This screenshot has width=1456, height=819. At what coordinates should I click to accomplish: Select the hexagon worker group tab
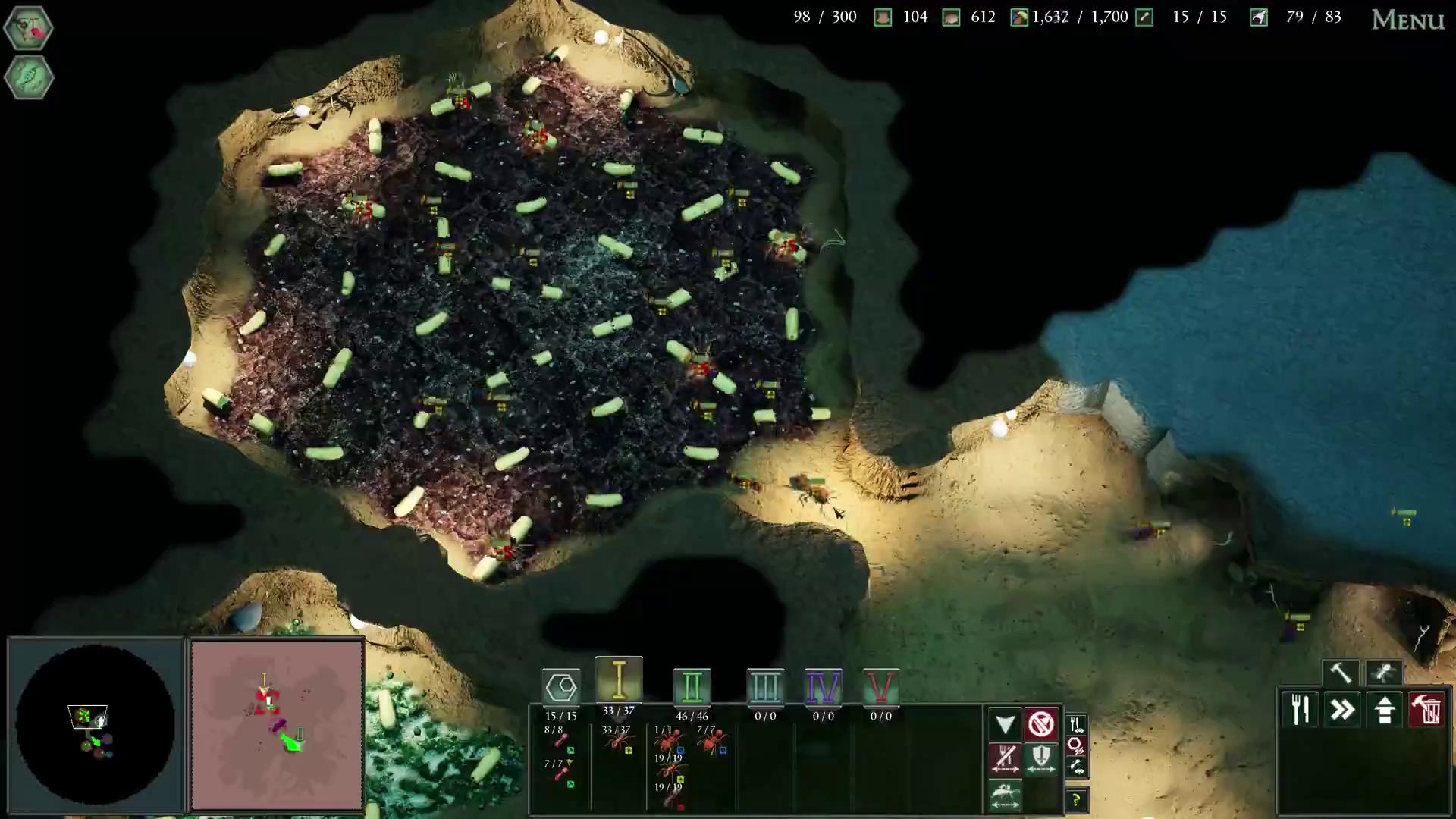point(561,688)
